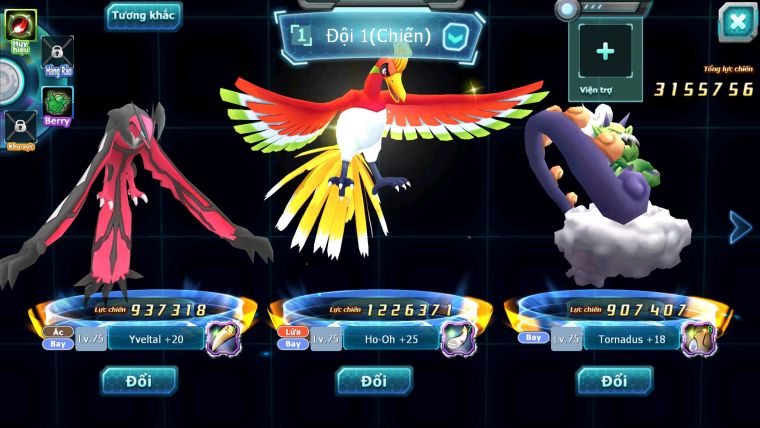Viewport: 760px width, 428px height.
Task: Add a Viện trợ support slot
Action: pyautogui.click(x=605, y=52)
